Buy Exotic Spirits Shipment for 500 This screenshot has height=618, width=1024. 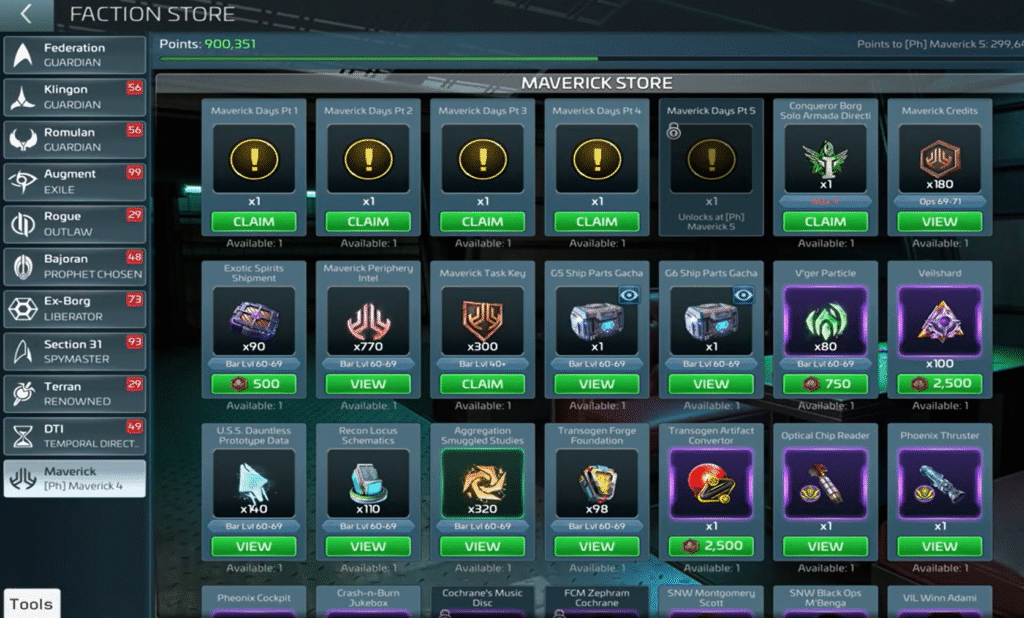[254, 384]
